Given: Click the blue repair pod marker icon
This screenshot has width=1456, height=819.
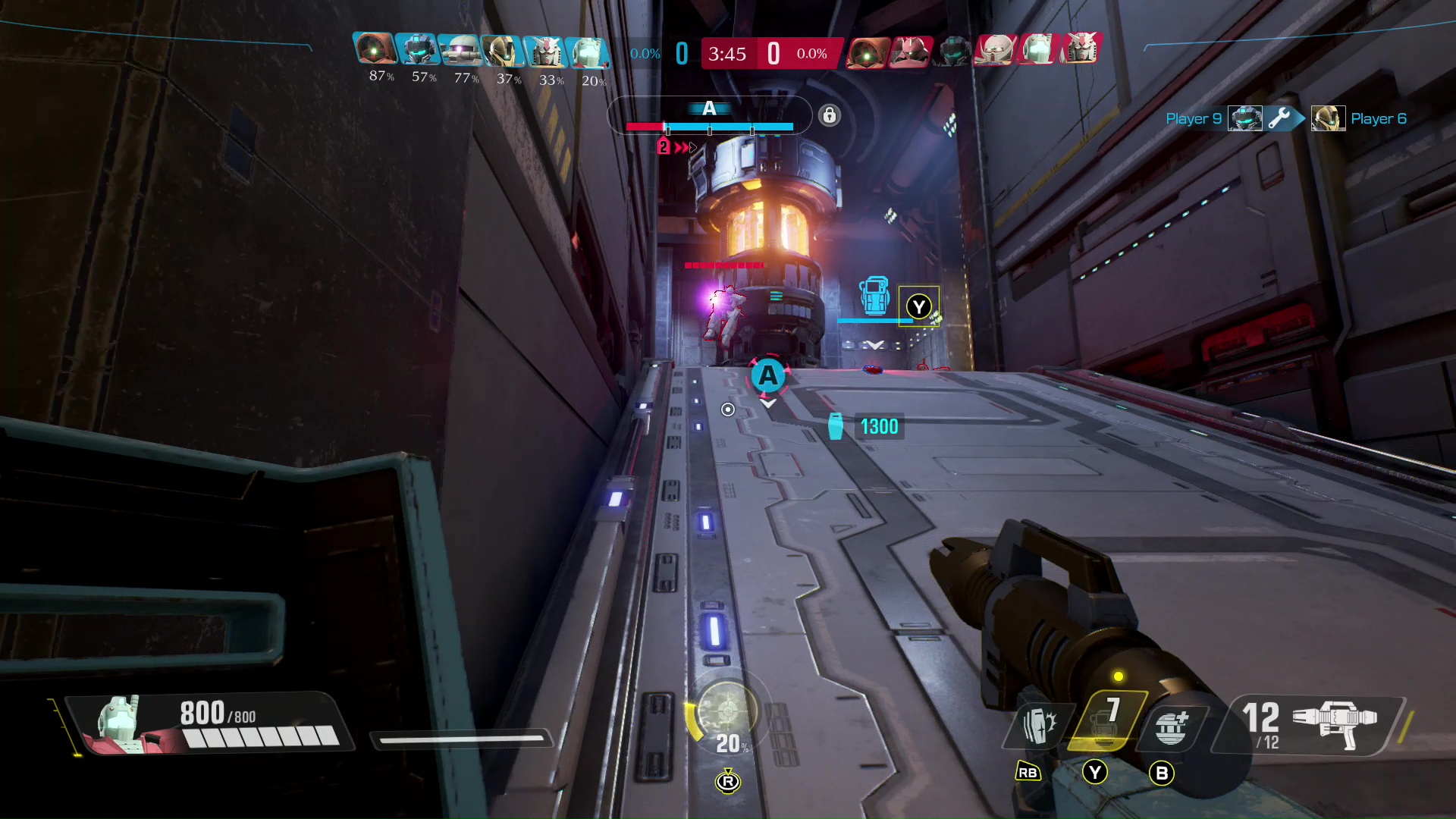Looking at the screenshot, I should (874, 296).
